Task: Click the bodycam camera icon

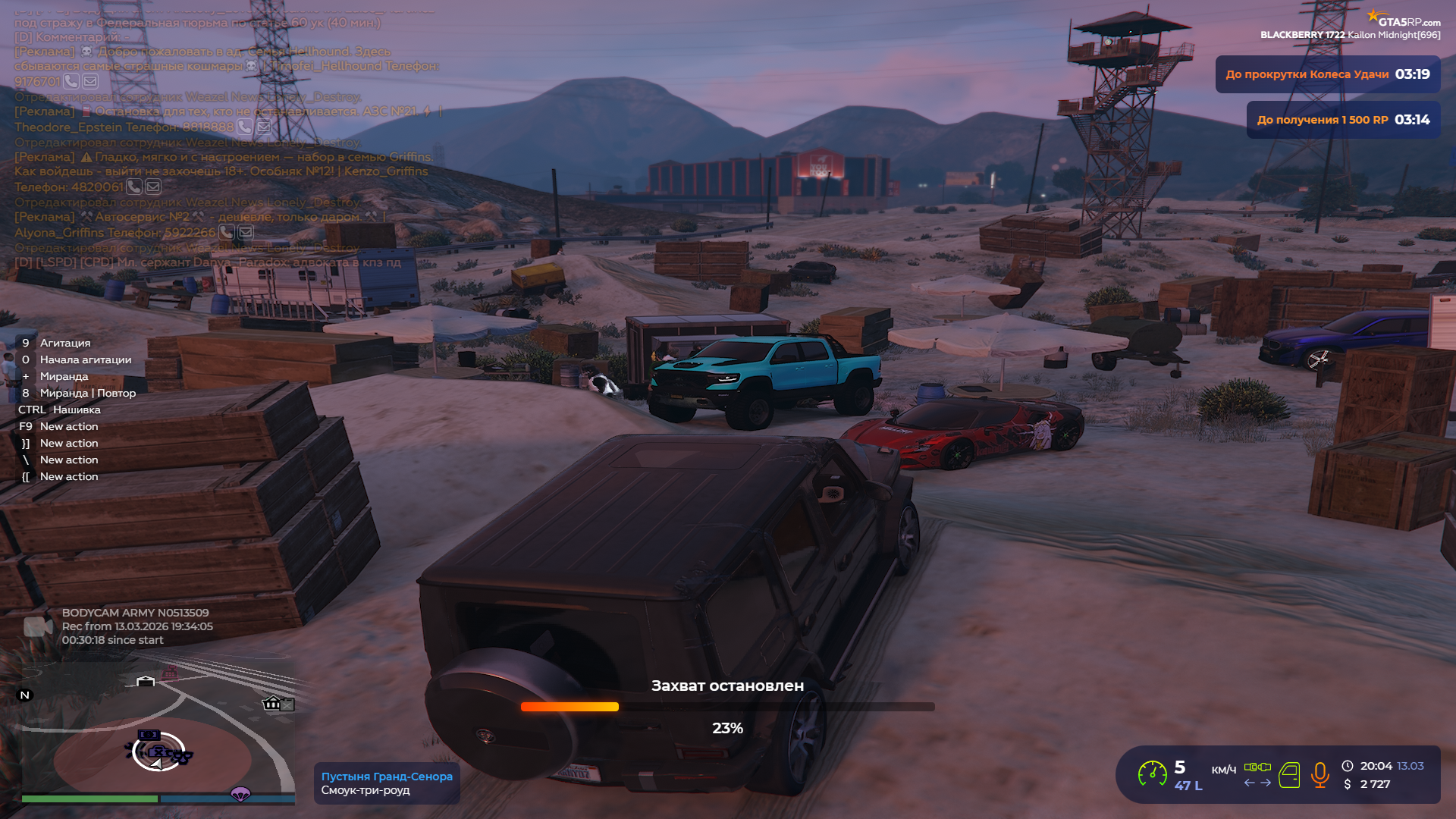Action: pos(37,626)
